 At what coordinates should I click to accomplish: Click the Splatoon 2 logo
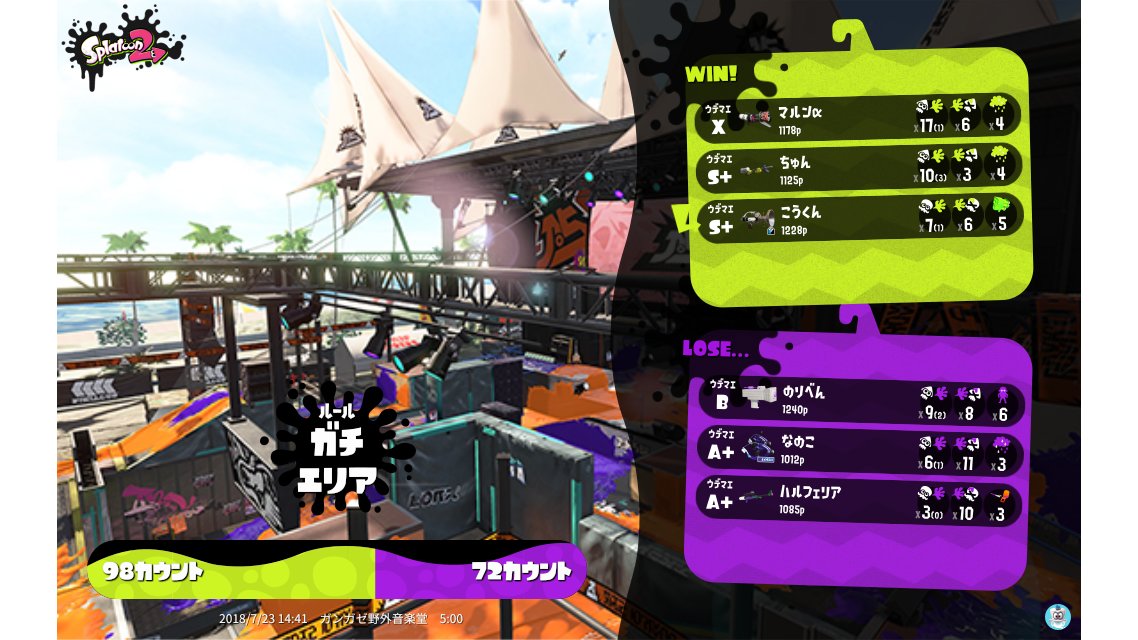[124, 47]
